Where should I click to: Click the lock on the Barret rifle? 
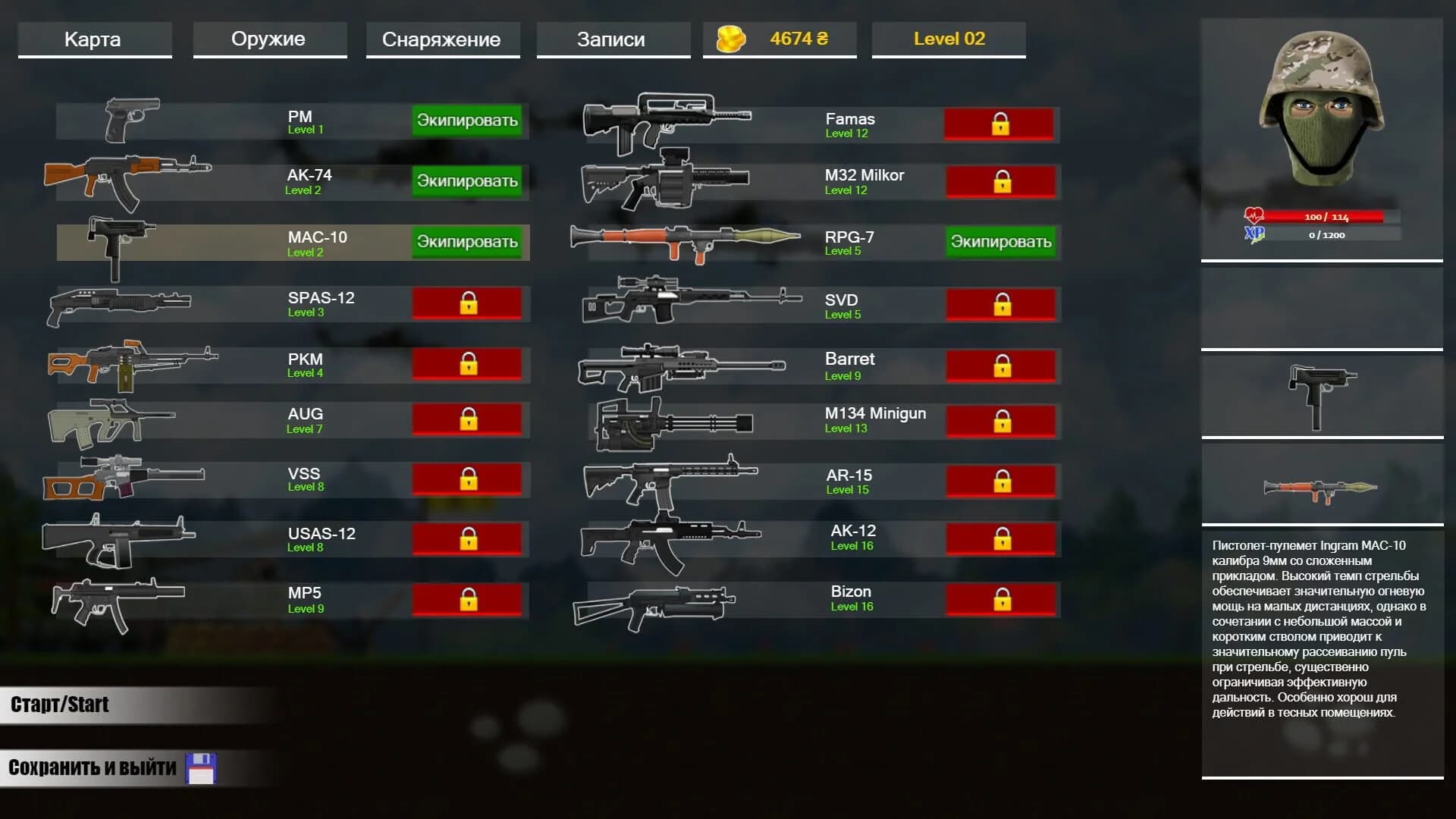click(x=1001, y=364)
